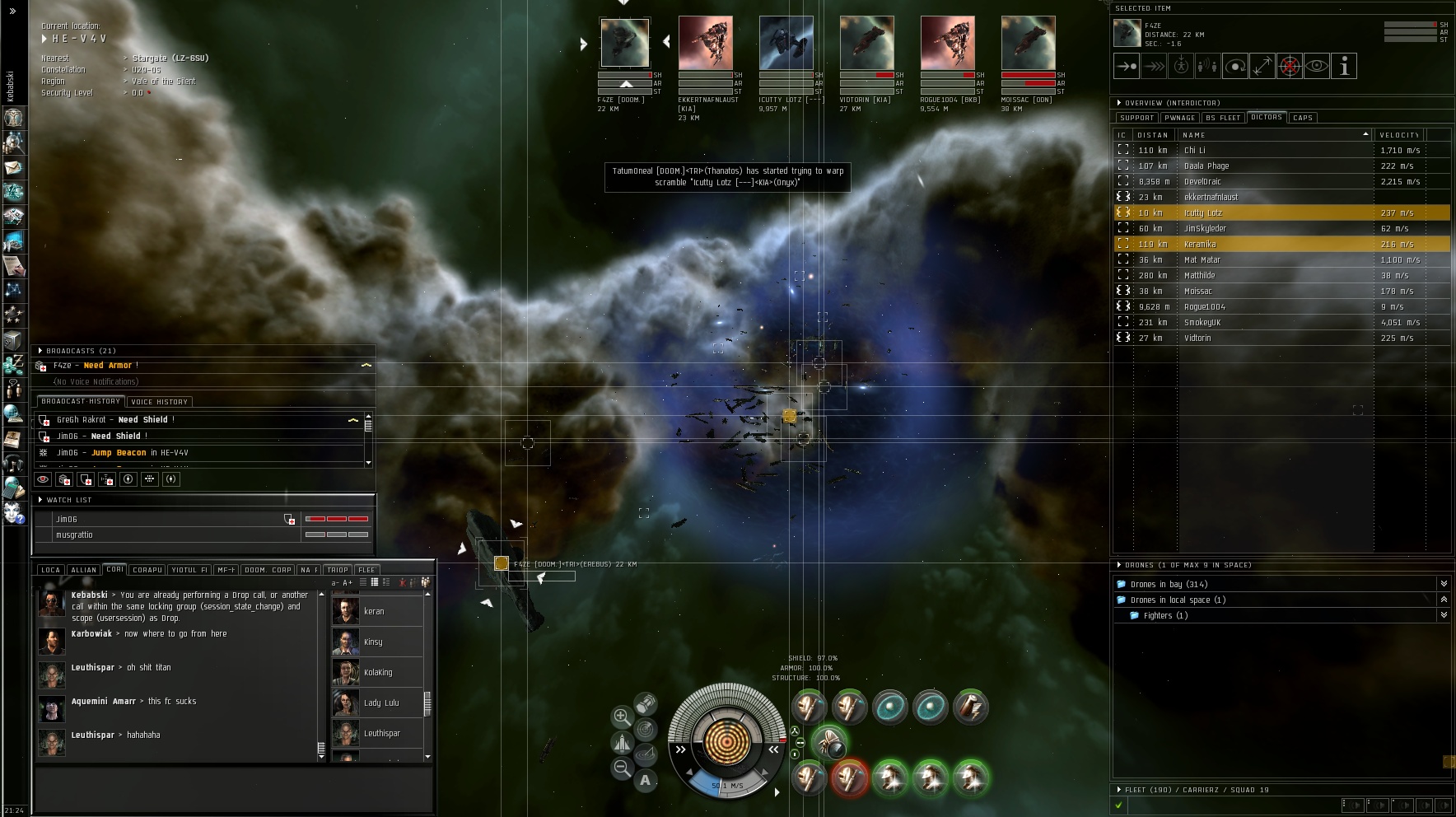This screenshot has width=1456, height=817.
Task: Select the BS Fleet overview tab
Action: pyautogui.click(x=1223, y=118)
